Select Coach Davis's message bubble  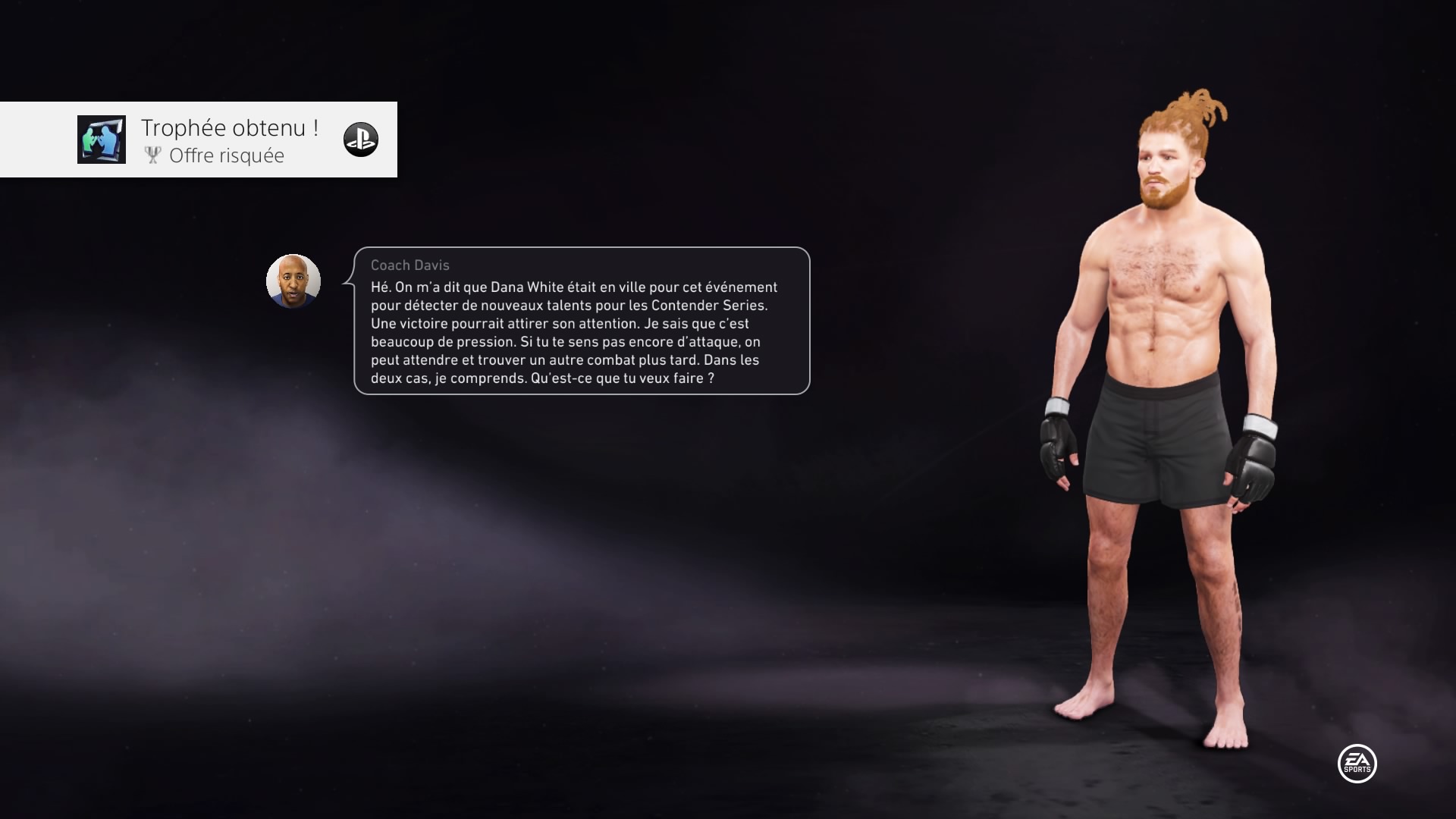coord(582,321)
